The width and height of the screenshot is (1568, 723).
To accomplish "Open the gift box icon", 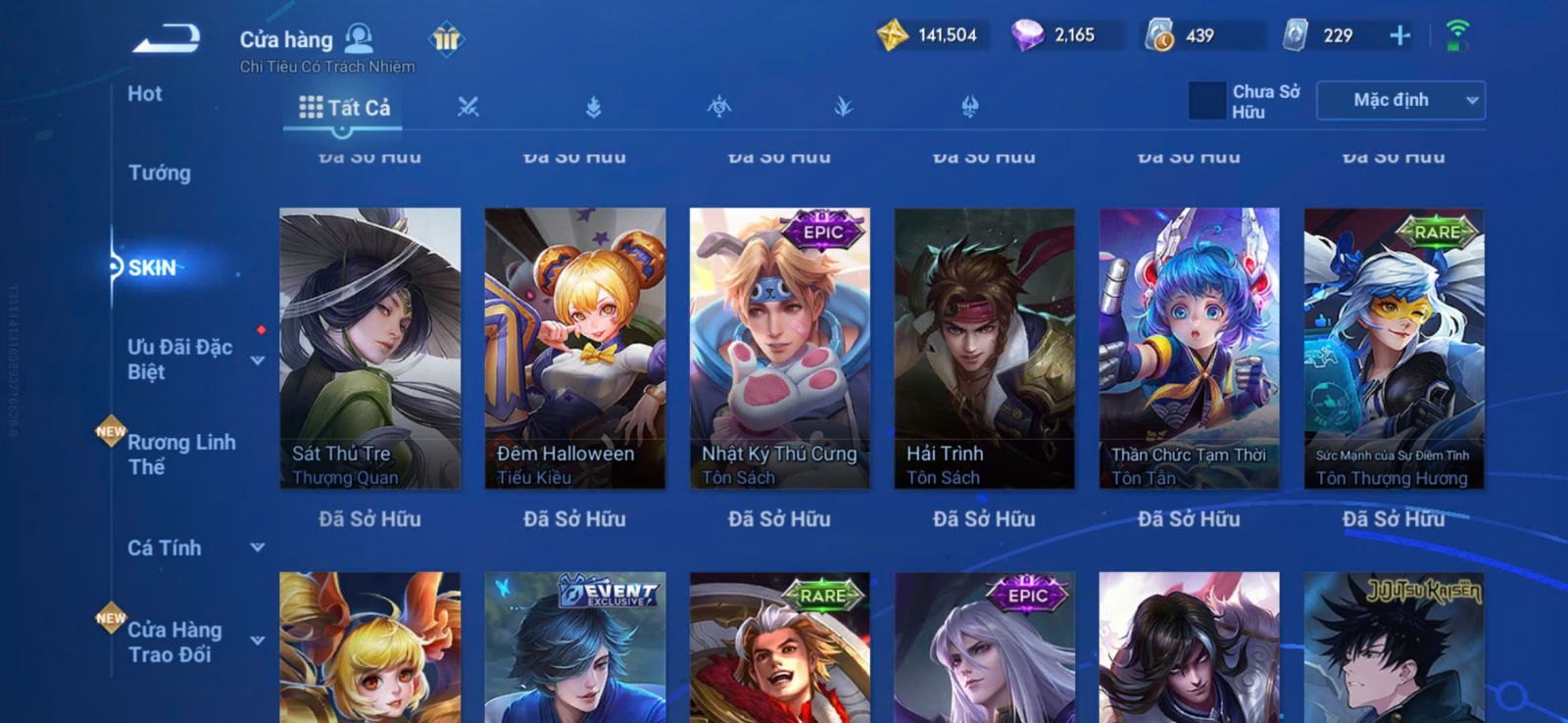I will point(446,39).
